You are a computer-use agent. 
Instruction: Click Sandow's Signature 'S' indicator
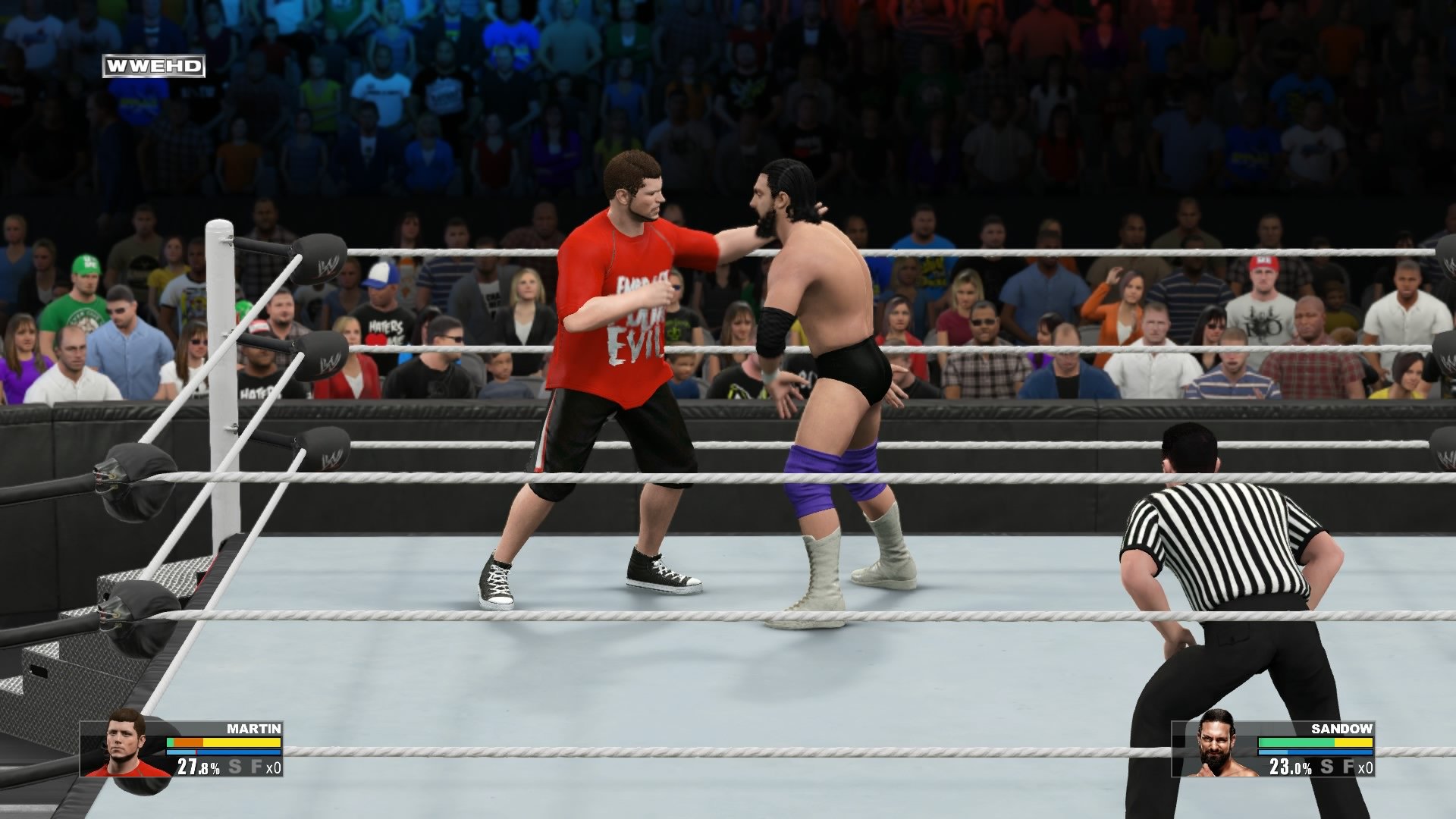tap(1326, 767)
